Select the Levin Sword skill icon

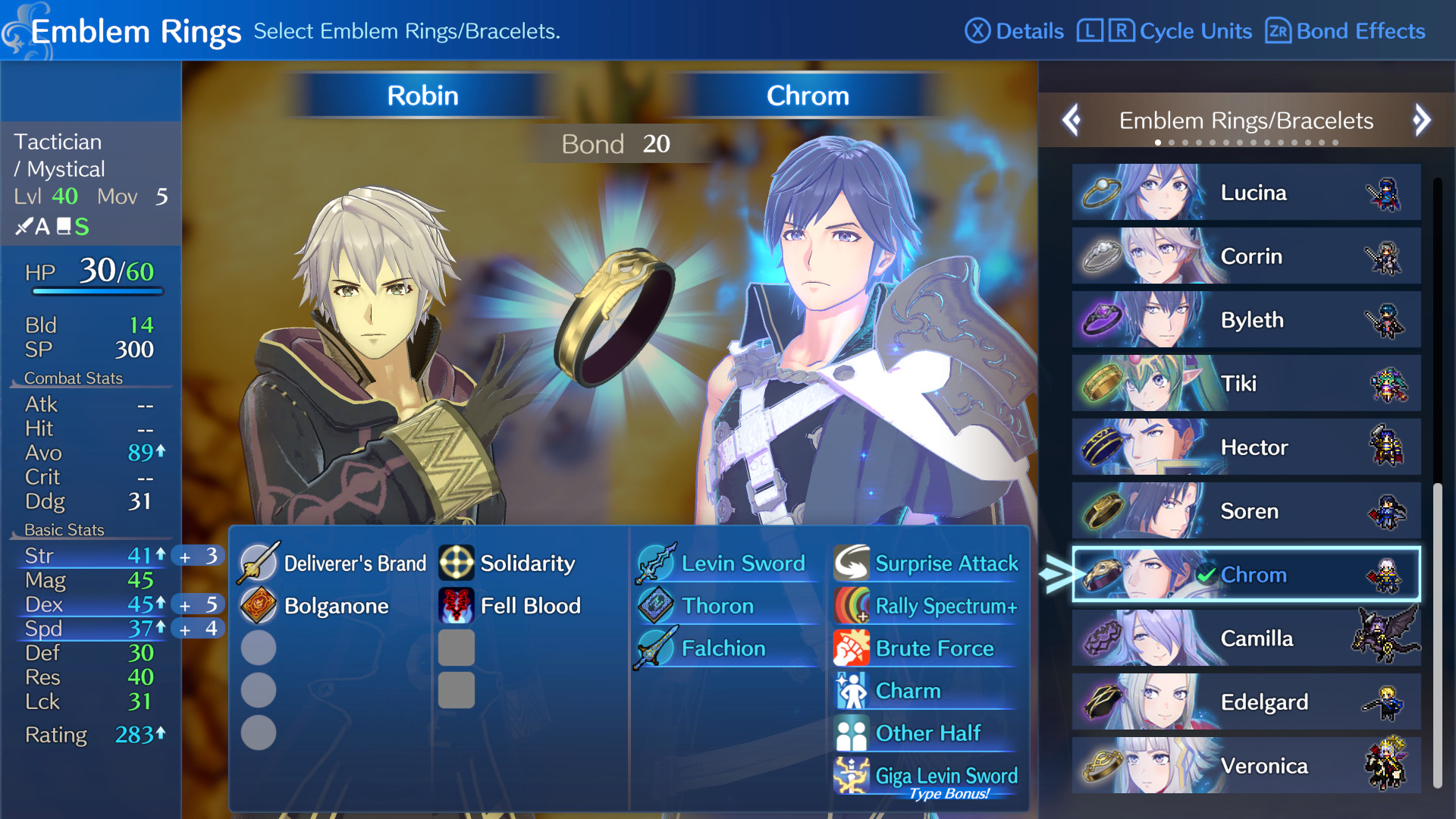click(657, 563)
